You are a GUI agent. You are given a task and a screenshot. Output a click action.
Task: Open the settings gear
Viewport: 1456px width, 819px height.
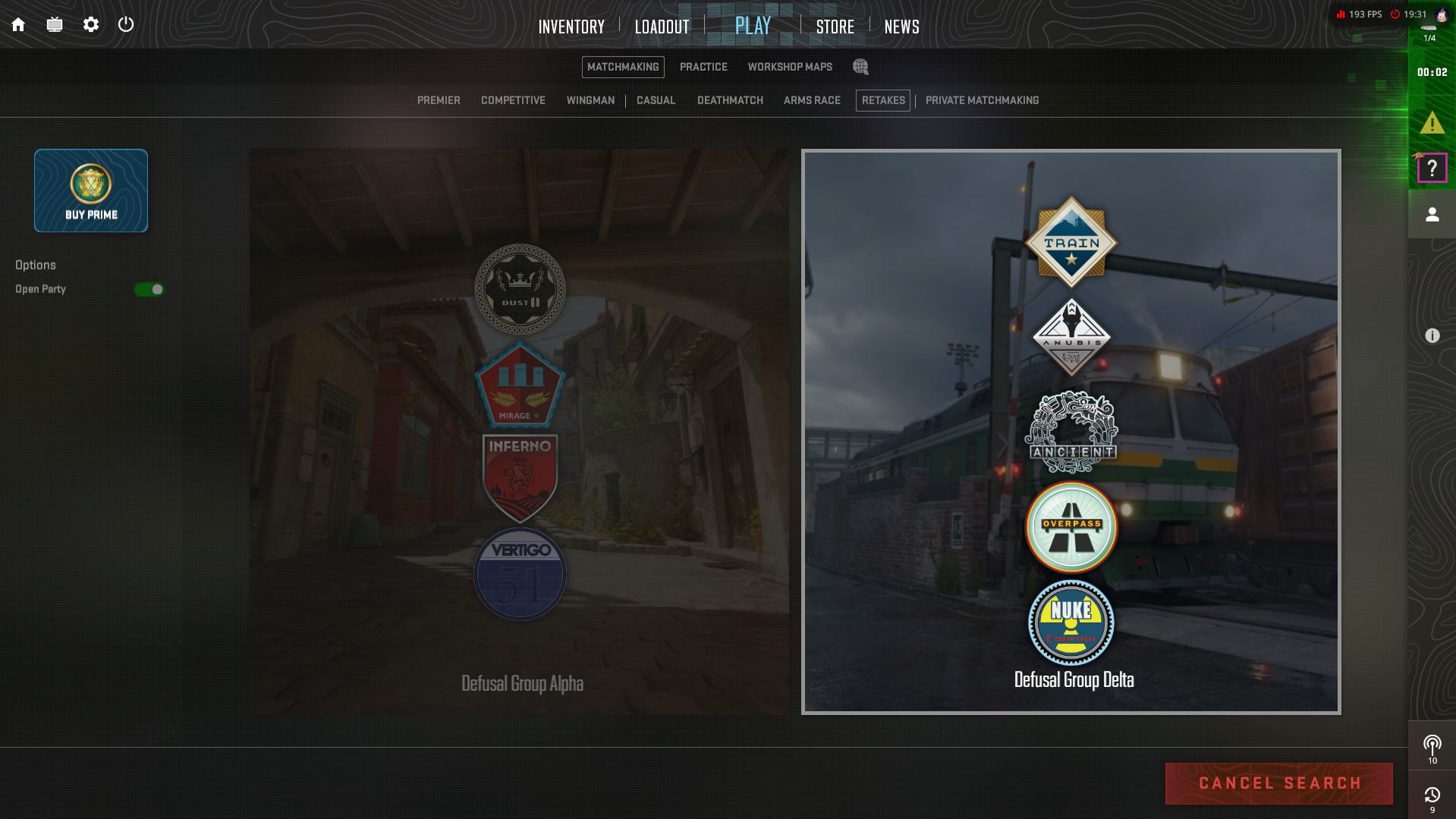click(x=91, y=25)
